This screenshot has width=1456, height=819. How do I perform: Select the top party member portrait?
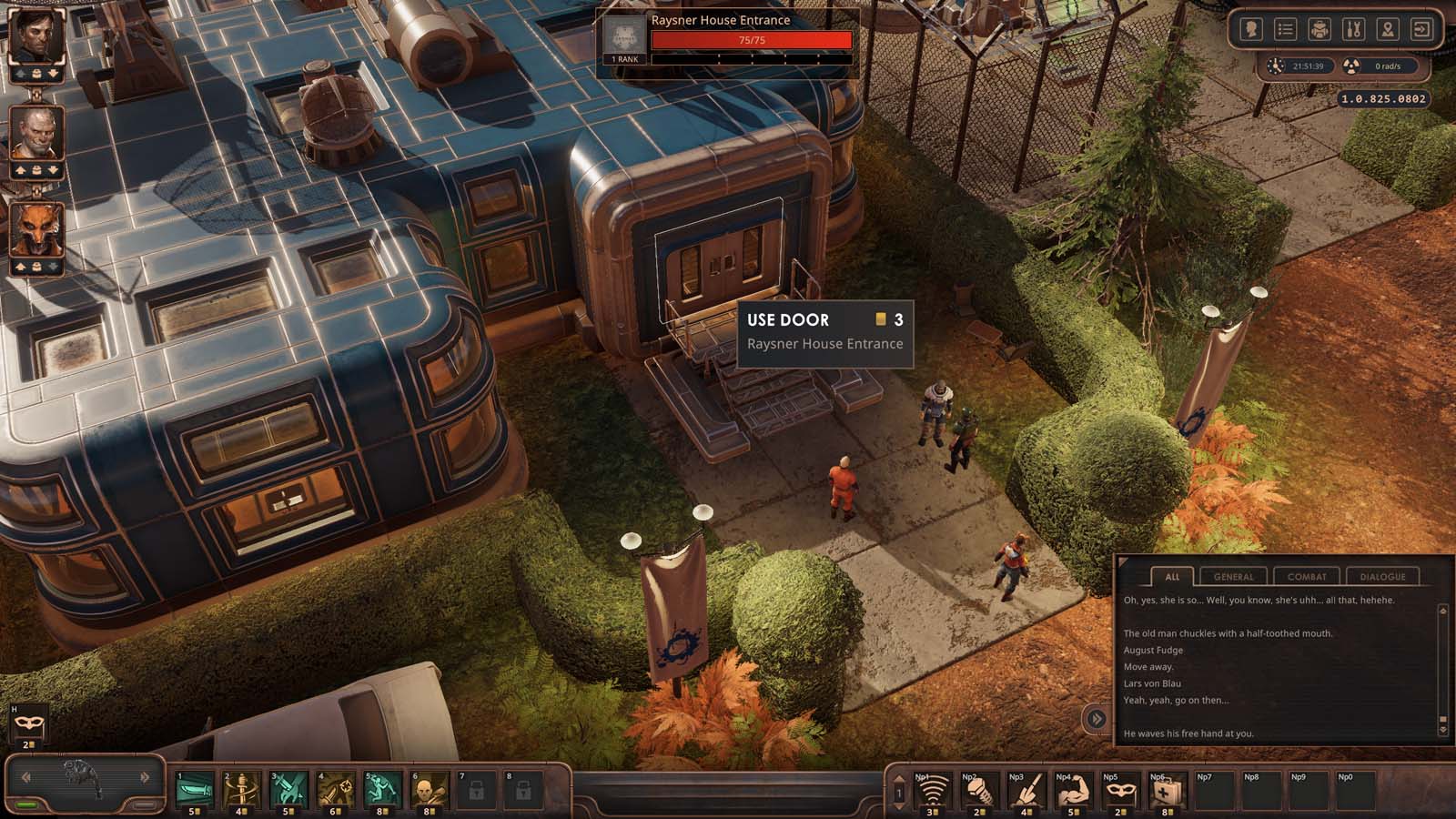coord(36,36)
